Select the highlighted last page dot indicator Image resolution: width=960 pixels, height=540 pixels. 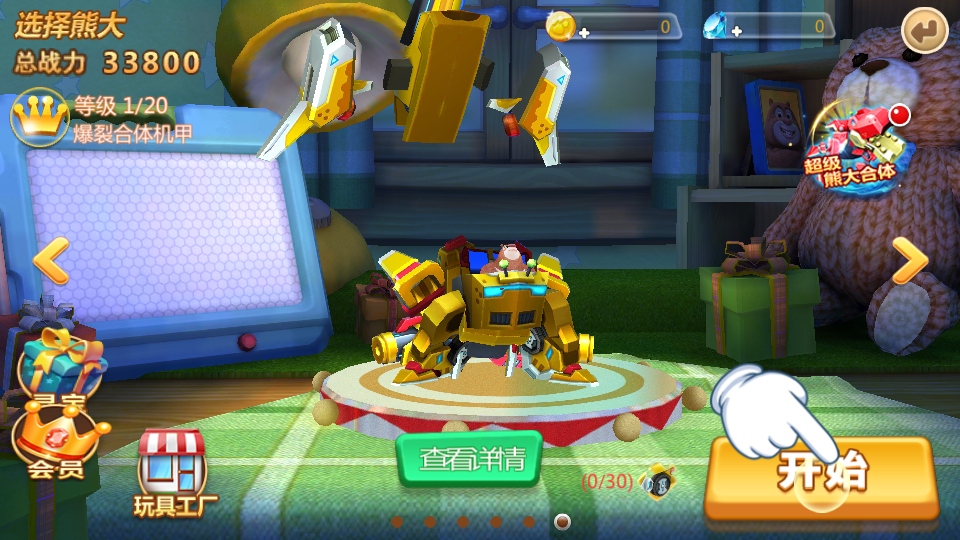point(562,521)
